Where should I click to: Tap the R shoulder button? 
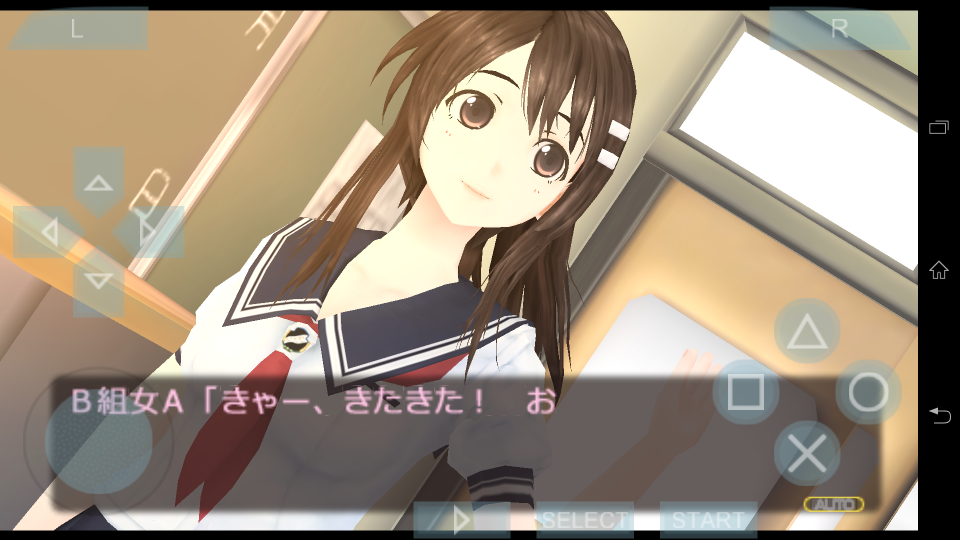click(838, 29)
